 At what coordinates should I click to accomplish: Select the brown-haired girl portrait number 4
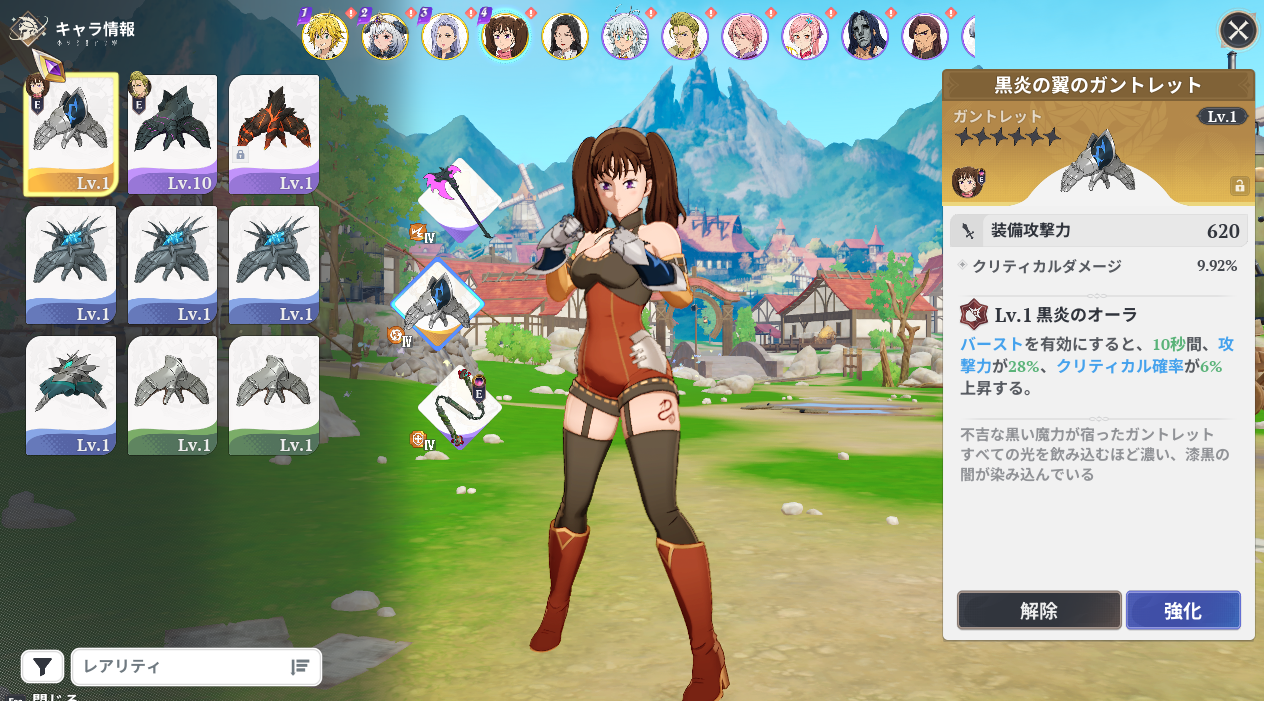(x=505, y=37)
